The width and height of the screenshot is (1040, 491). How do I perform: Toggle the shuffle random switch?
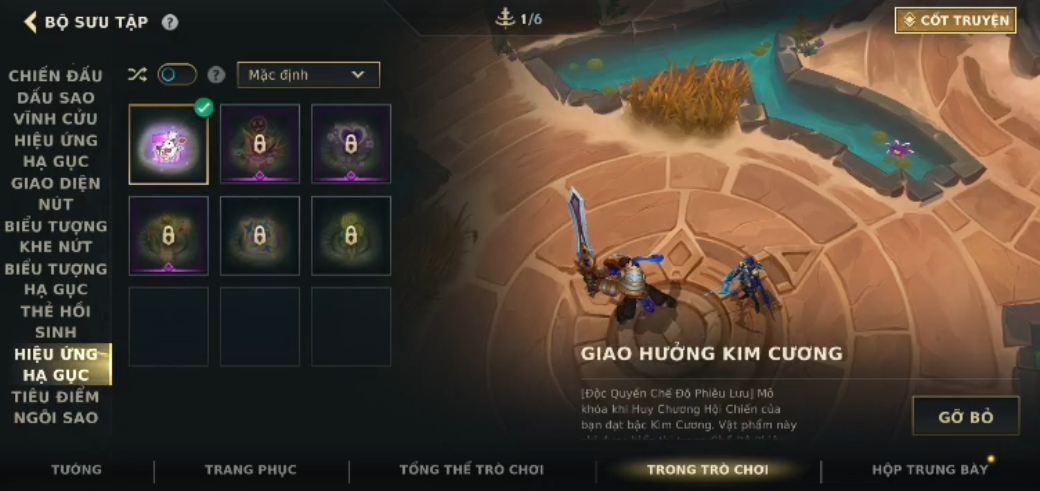pos(177,75)
